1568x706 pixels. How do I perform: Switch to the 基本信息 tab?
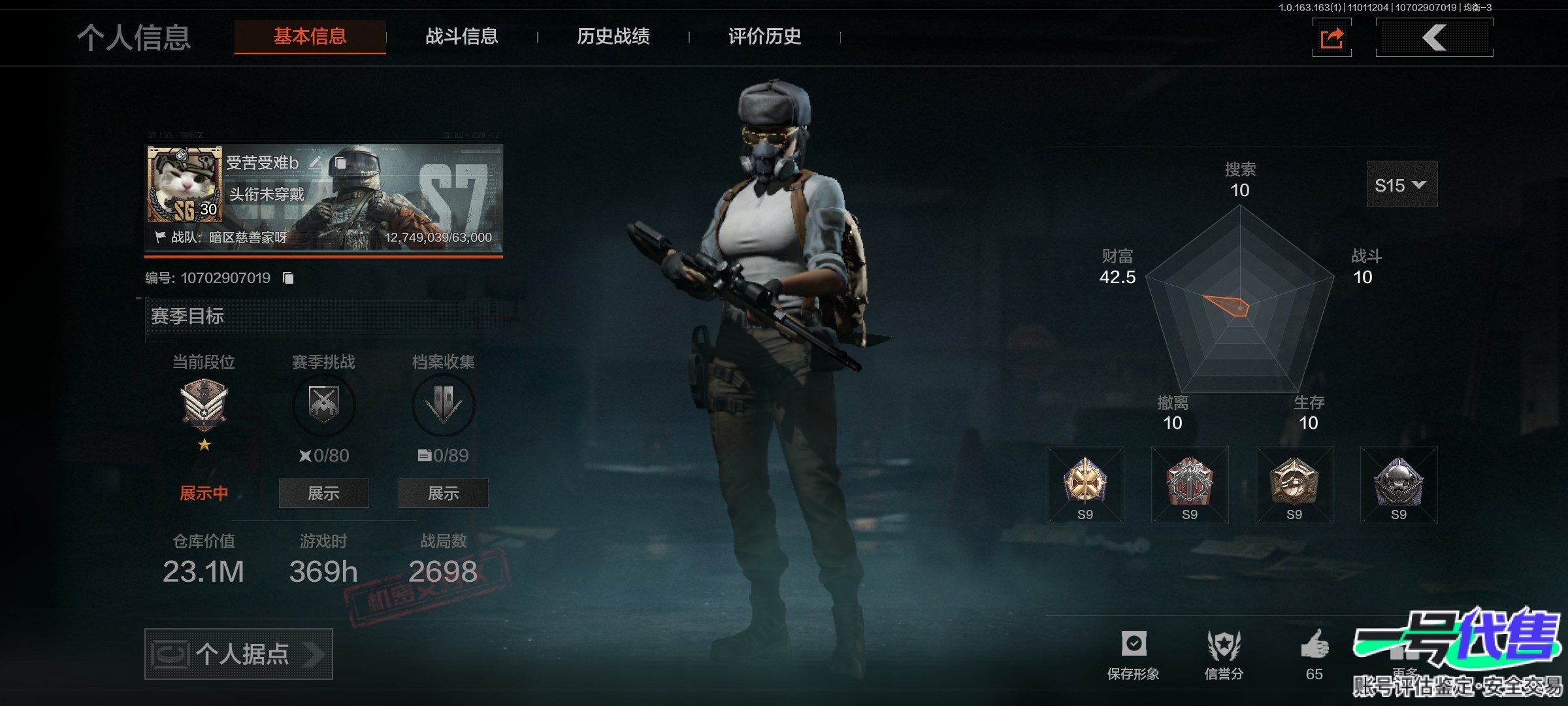310,37
